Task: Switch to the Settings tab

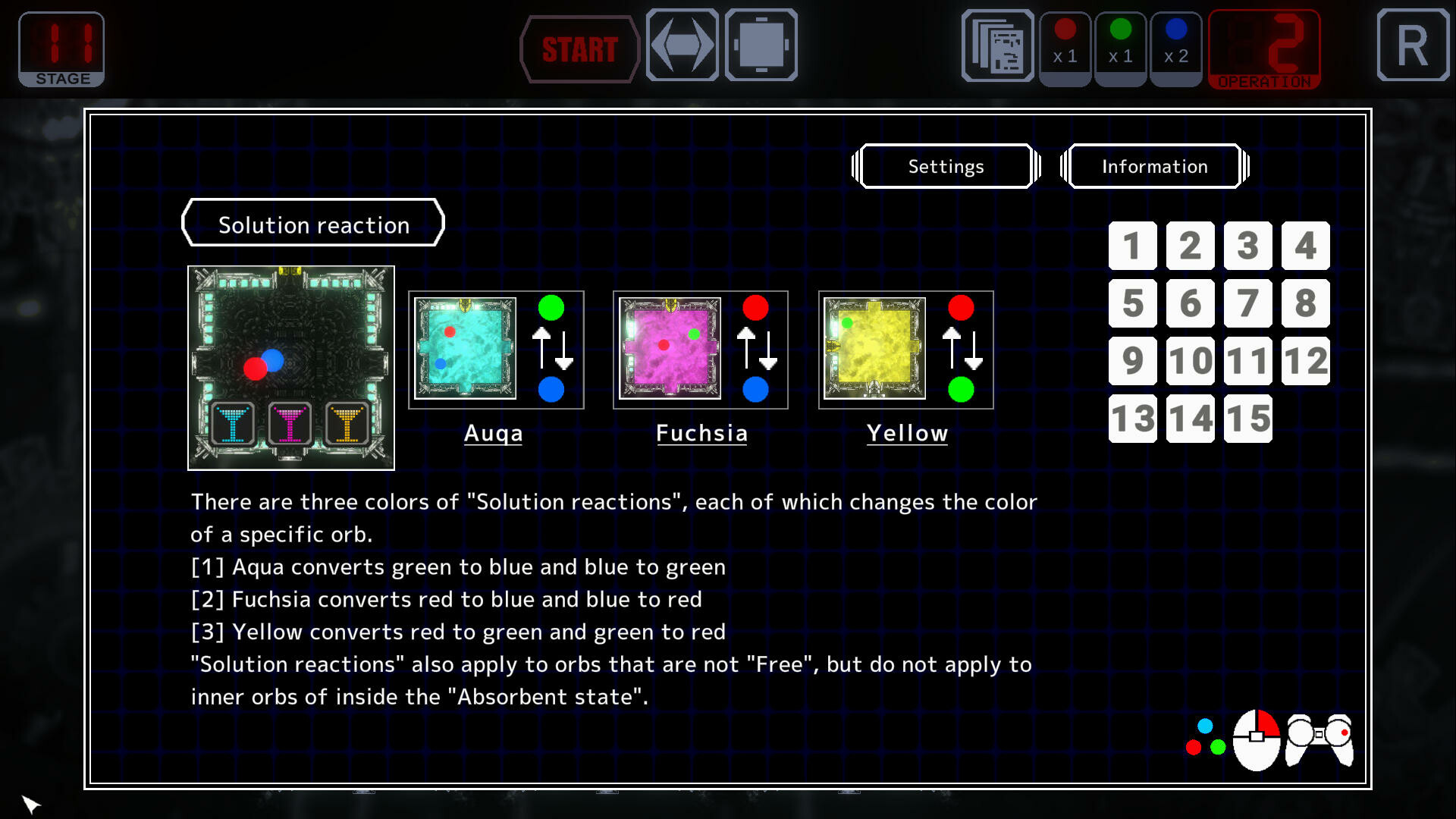Action: click(945, 166)
